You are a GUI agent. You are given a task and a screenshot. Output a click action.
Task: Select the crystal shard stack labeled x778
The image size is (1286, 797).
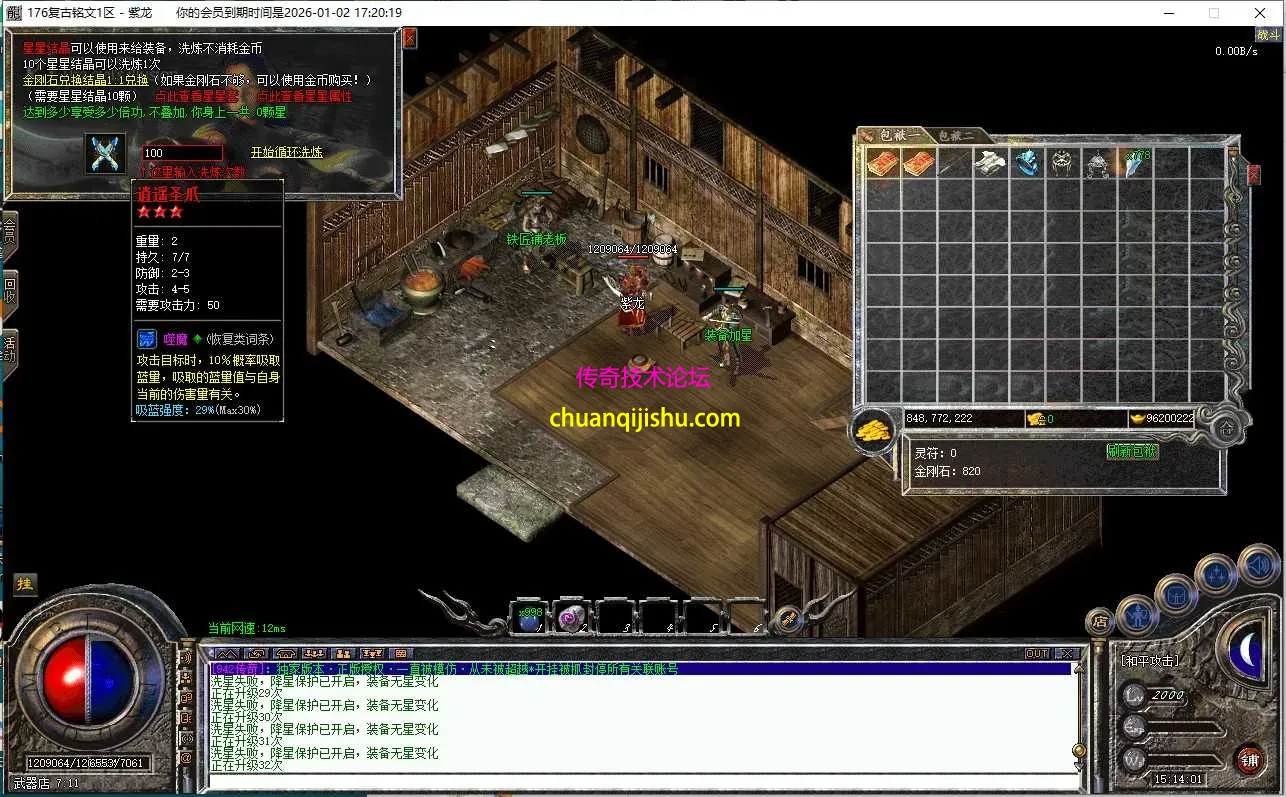click(1132, 163)
